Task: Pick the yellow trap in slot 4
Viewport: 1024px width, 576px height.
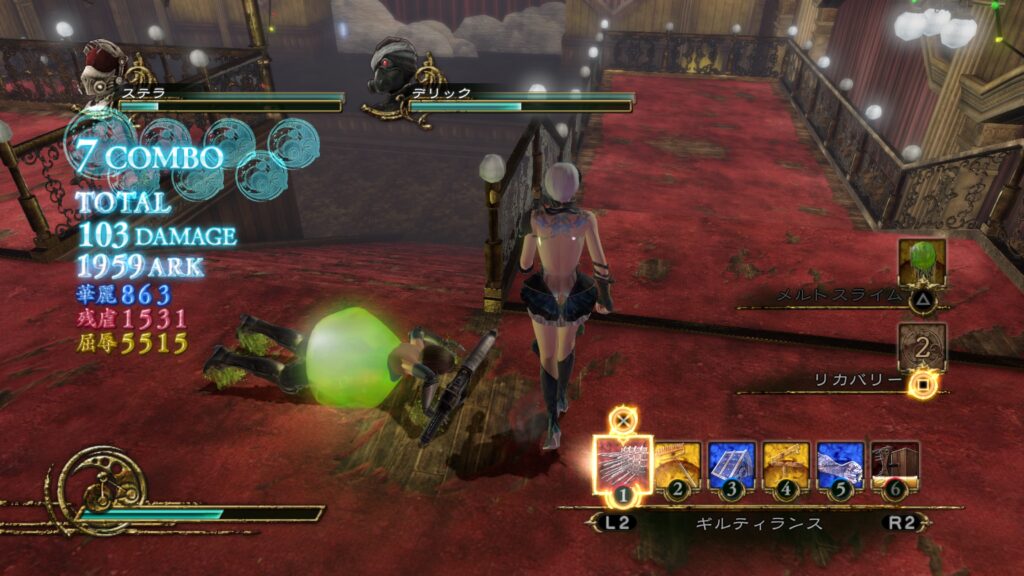Action: [786, 466]
